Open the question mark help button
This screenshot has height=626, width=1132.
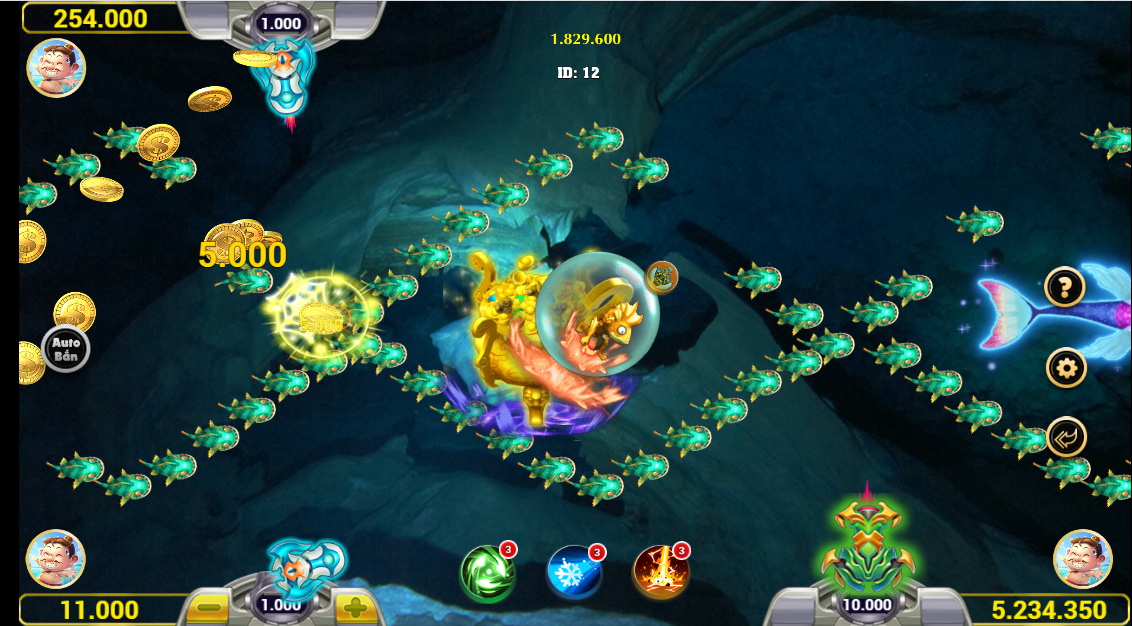[x=1065, y=288]
